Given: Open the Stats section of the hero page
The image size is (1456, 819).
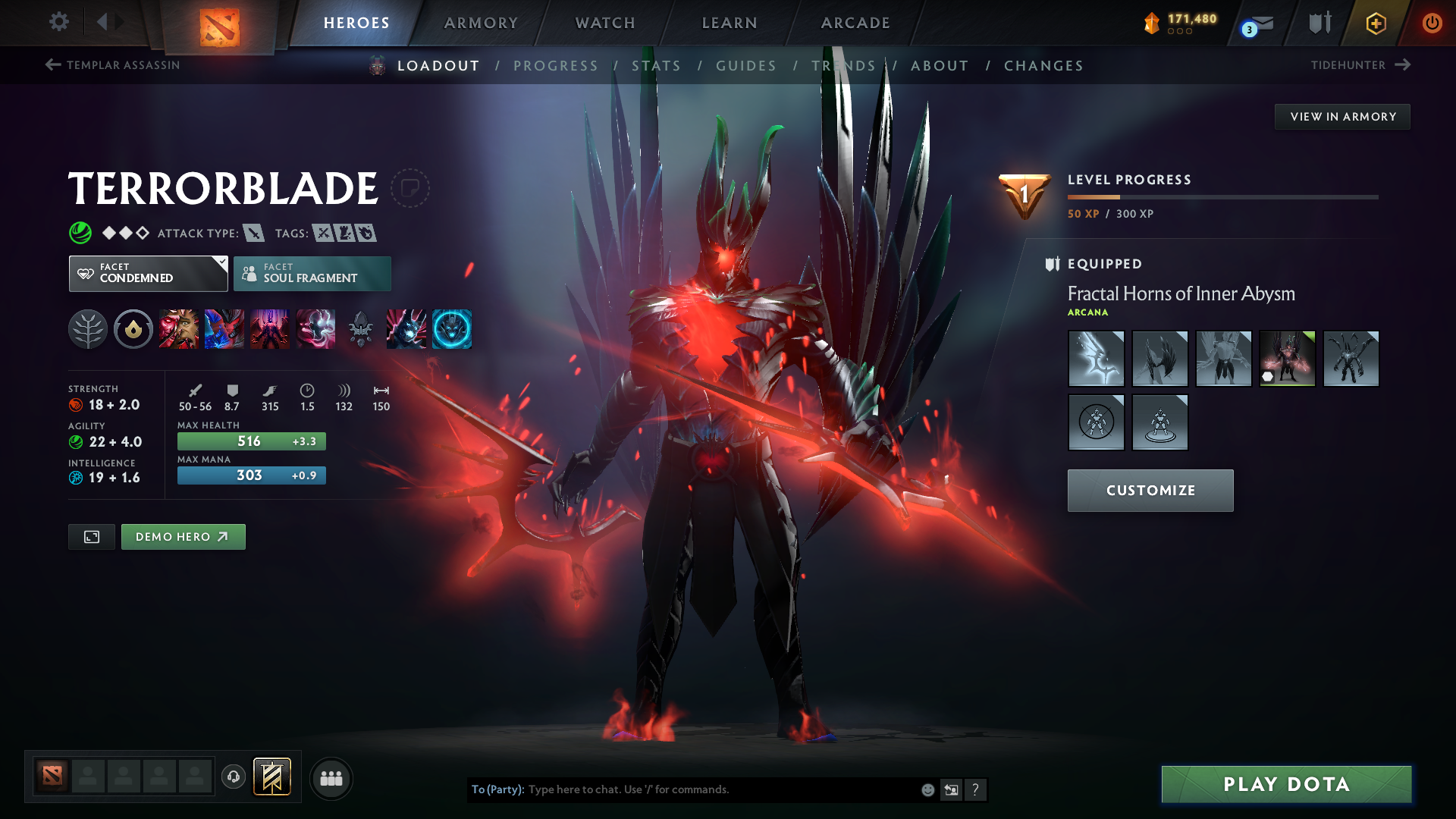Looking at the screenshot, I should 657,65.
